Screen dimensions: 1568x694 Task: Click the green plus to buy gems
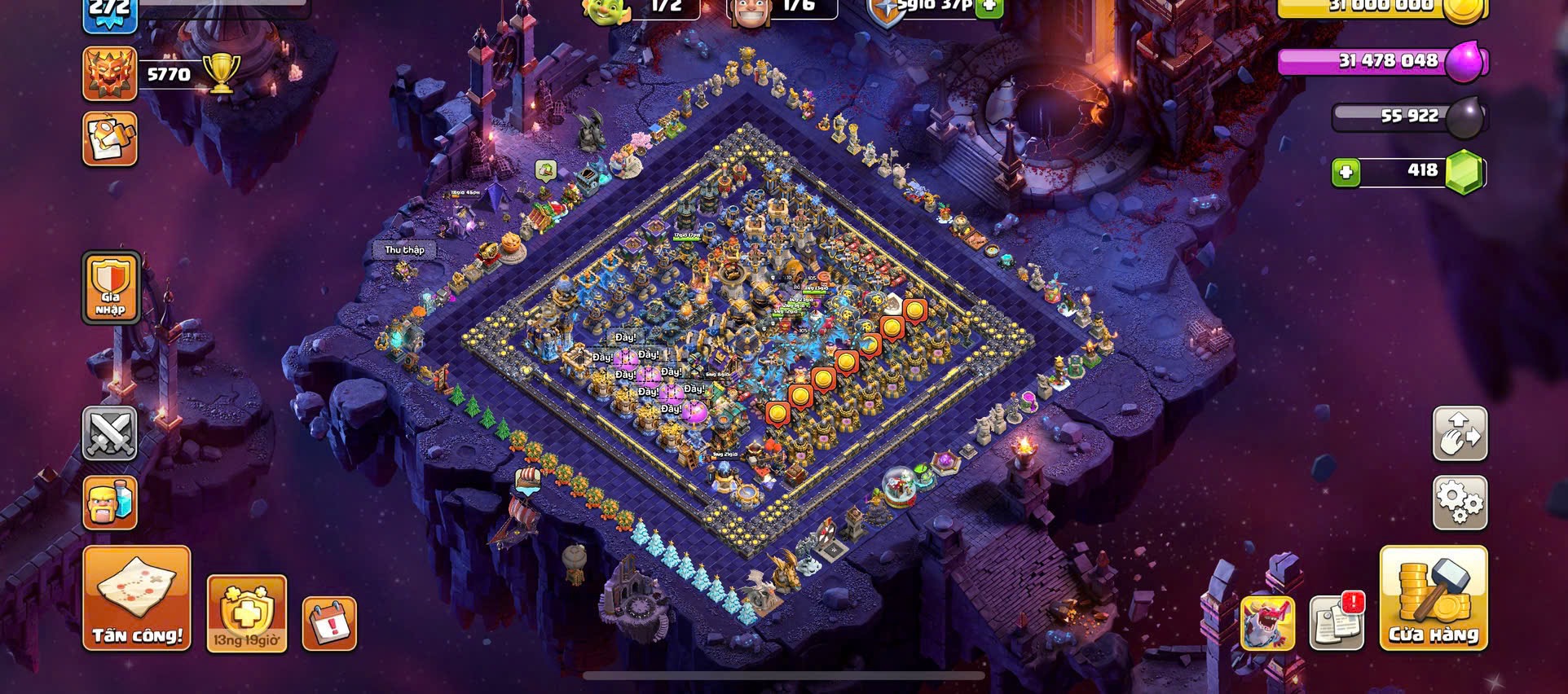tap(1346, 172)
